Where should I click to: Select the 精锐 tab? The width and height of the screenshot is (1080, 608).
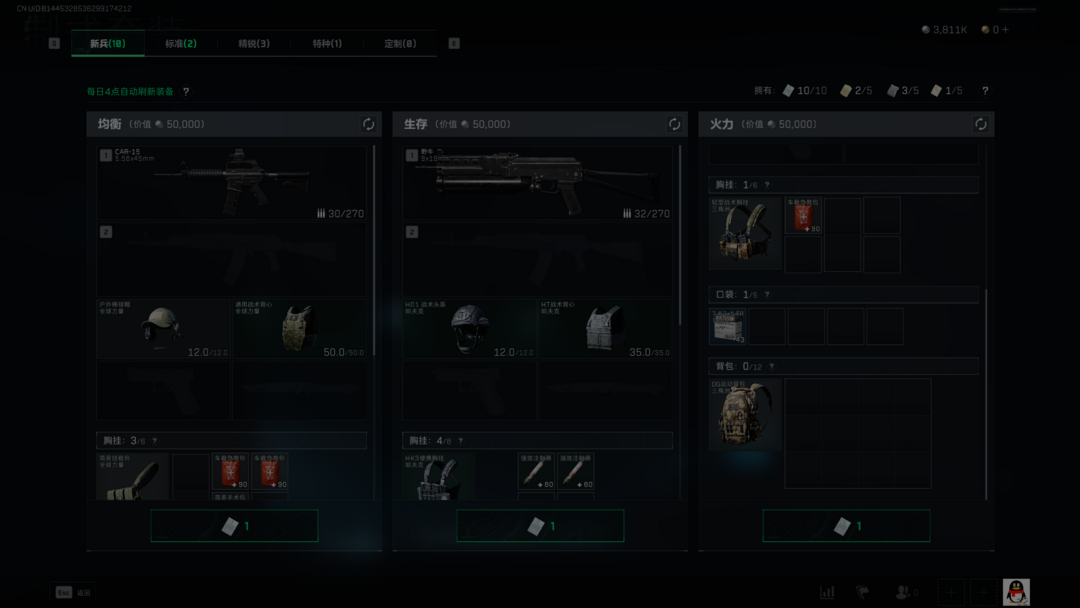254,44
